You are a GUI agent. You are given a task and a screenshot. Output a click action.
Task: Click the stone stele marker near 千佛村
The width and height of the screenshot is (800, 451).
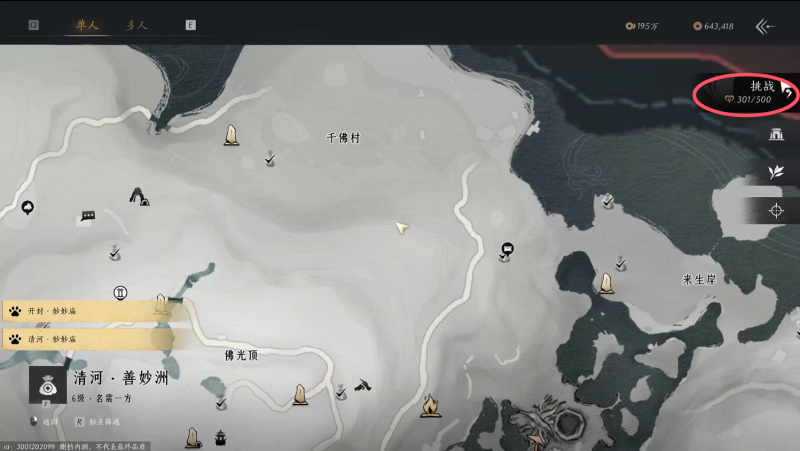[232, 134]
